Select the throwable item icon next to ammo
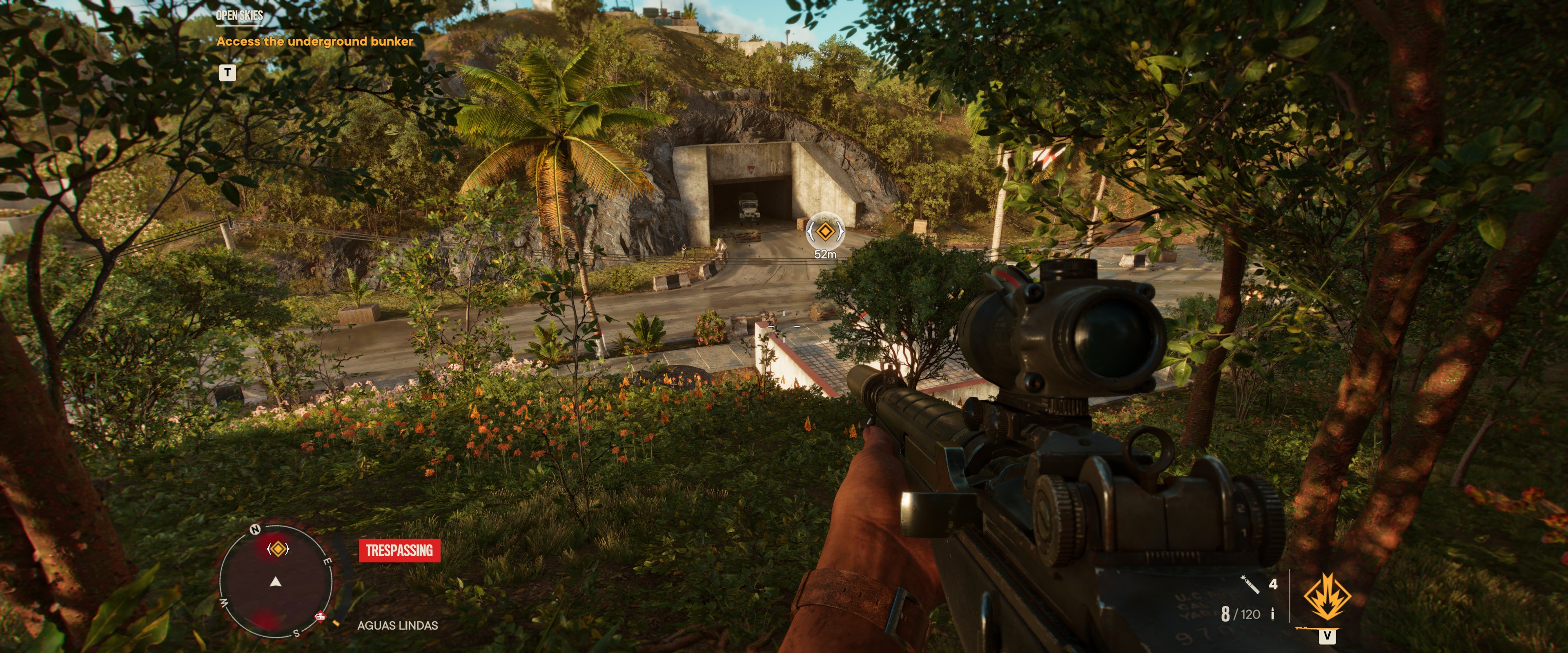Screen dimensions: 1568x653 click(x=1249, y=585)
